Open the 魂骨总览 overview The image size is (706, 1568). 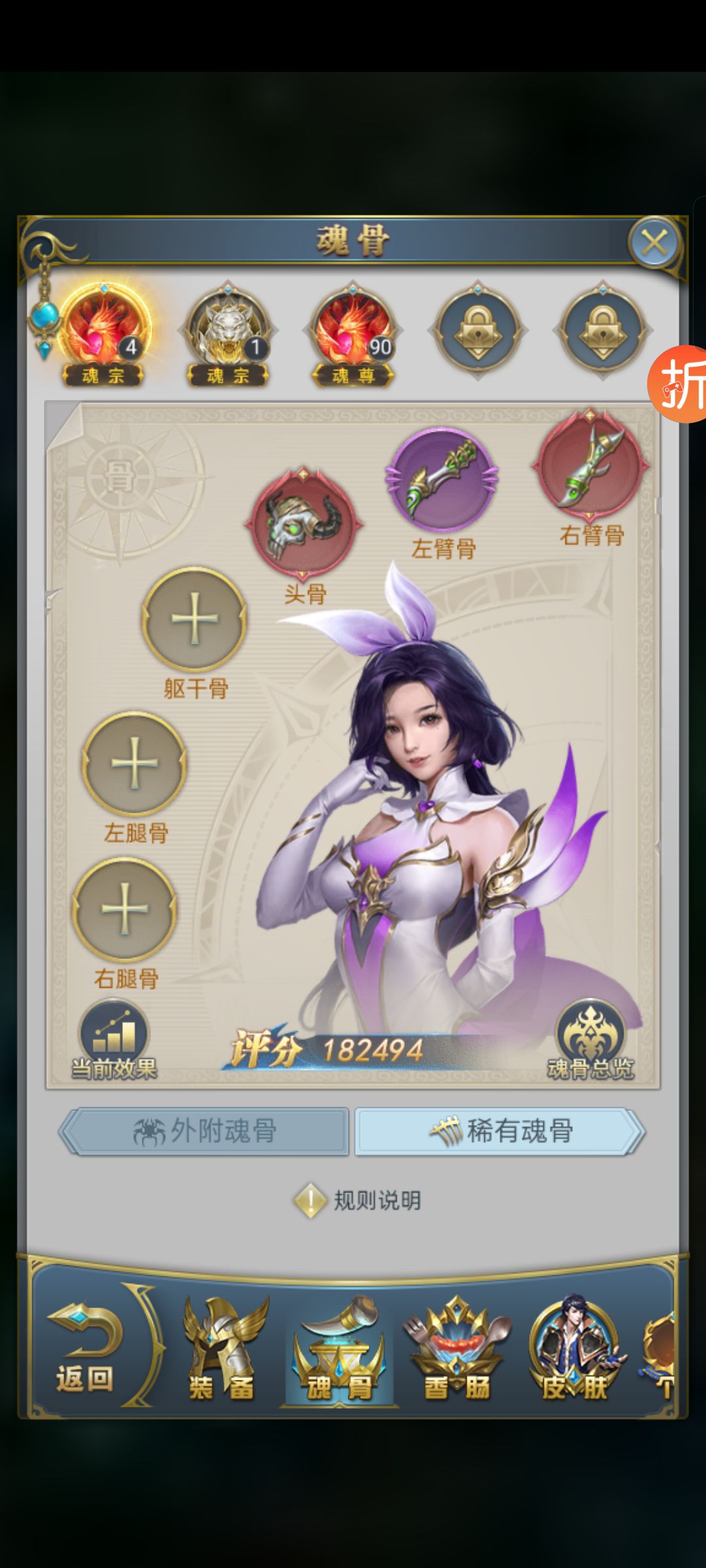[590, 1040]
